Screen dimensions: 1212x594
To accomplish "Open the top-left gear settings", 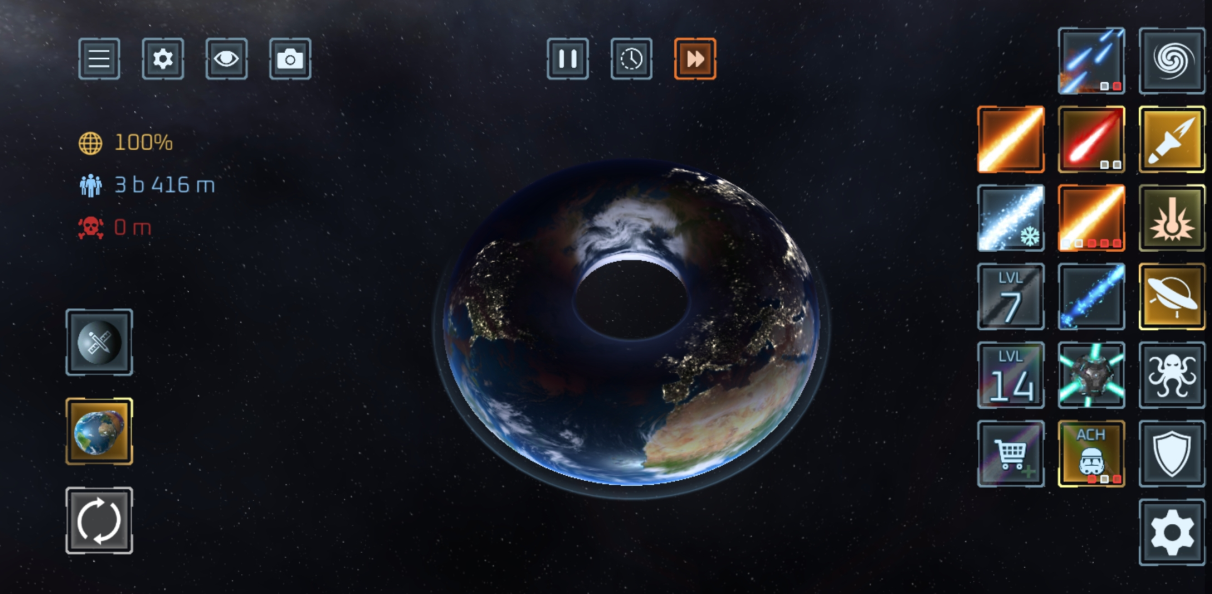I will click(163, 59).
